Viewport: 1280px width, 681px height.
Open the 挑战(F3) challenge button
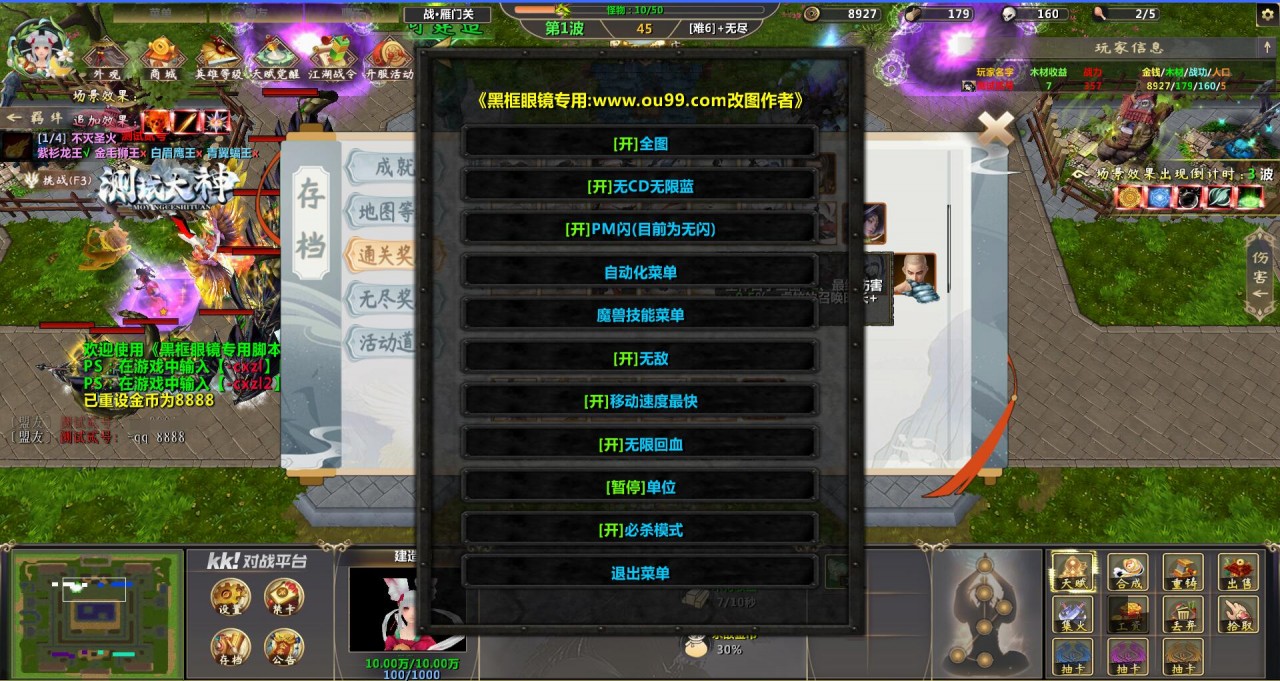(58, 179)
